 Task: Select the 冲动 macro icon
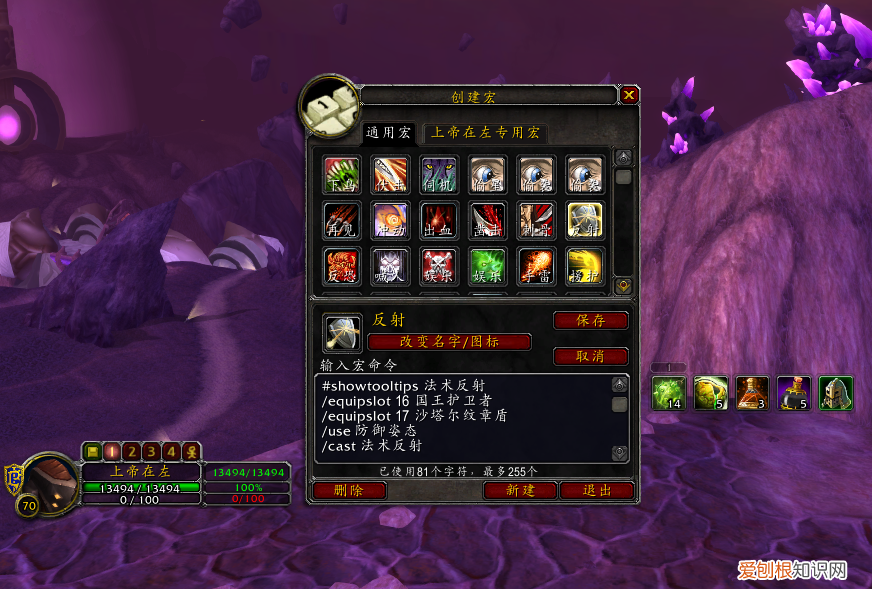(391, 220)
